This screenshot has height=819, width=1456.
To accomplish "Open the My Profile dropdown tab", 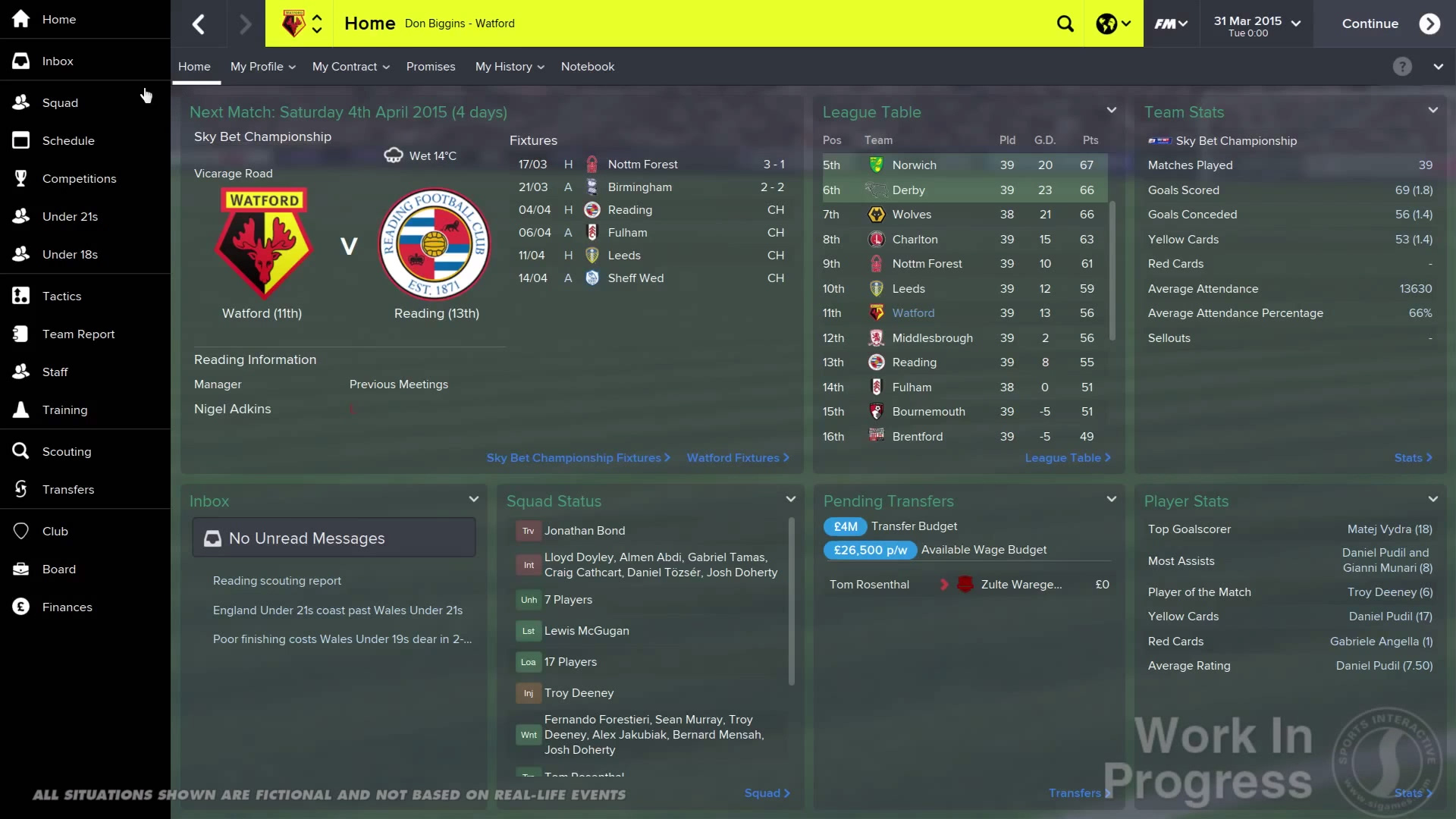I will [x=262, y=67].
